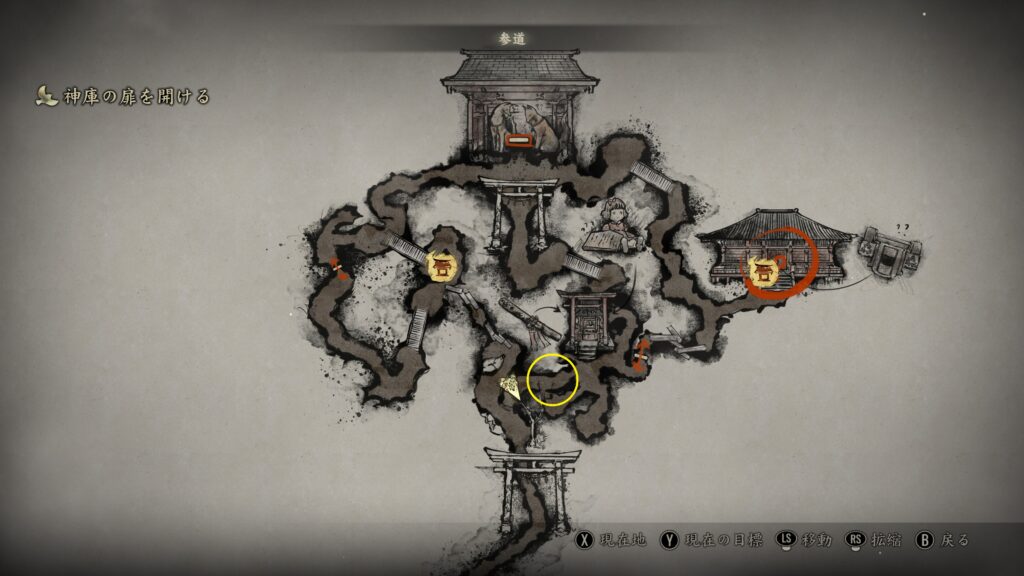Select the yellow circle map marker
Viewport: 1024px width, 576px height.
click(552, 380)
